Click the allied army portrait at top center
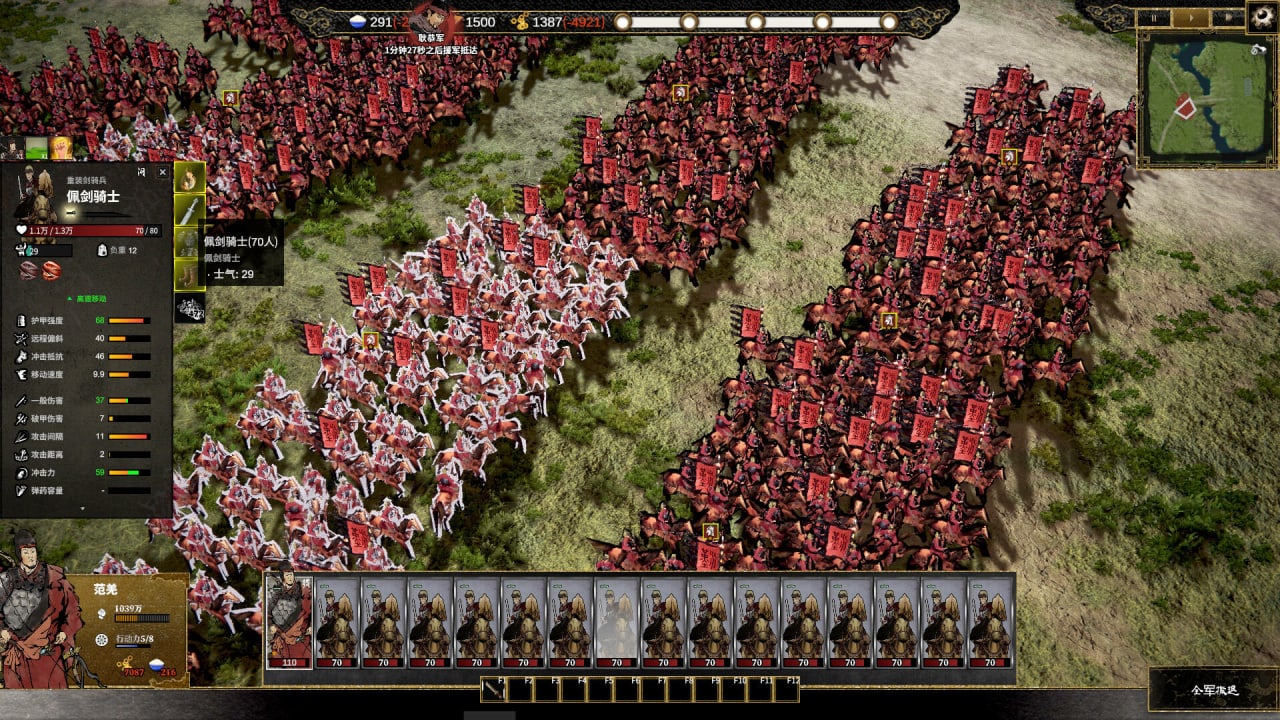1280x720 pixels. click(433, 18)
